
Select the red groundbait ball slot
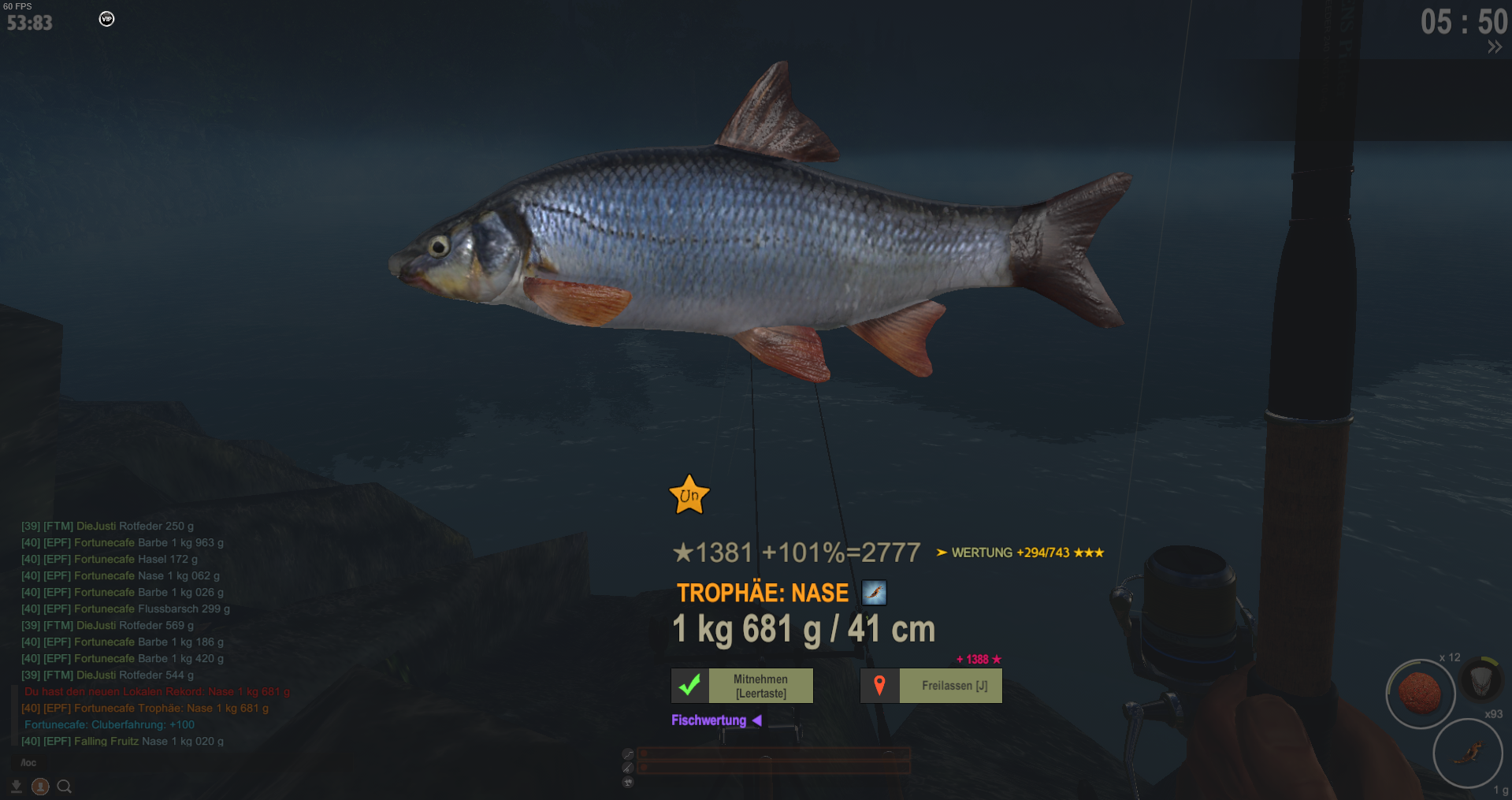(1420, 694)
